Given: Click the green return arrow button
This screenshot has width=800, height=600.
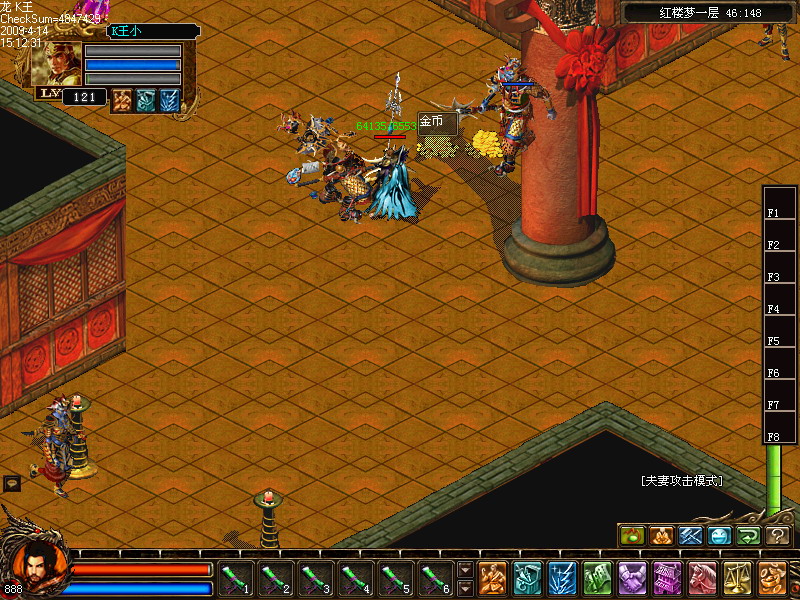Looking at the screenshot, I should click(x=748, y=536).
